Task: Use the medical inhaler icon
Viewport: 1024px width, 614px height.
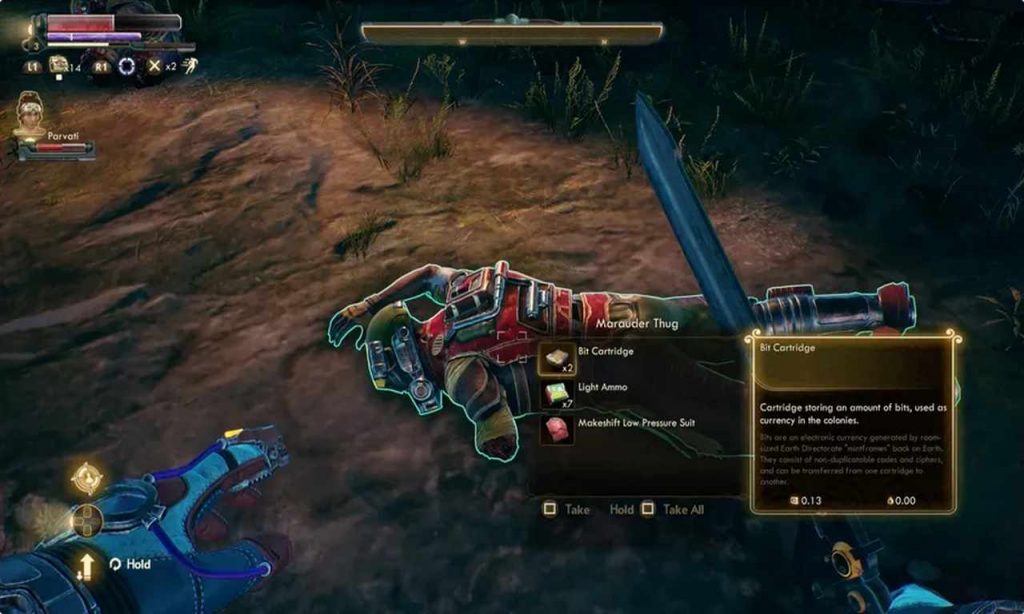Action: pyautogui.click(x=60, y=66)
